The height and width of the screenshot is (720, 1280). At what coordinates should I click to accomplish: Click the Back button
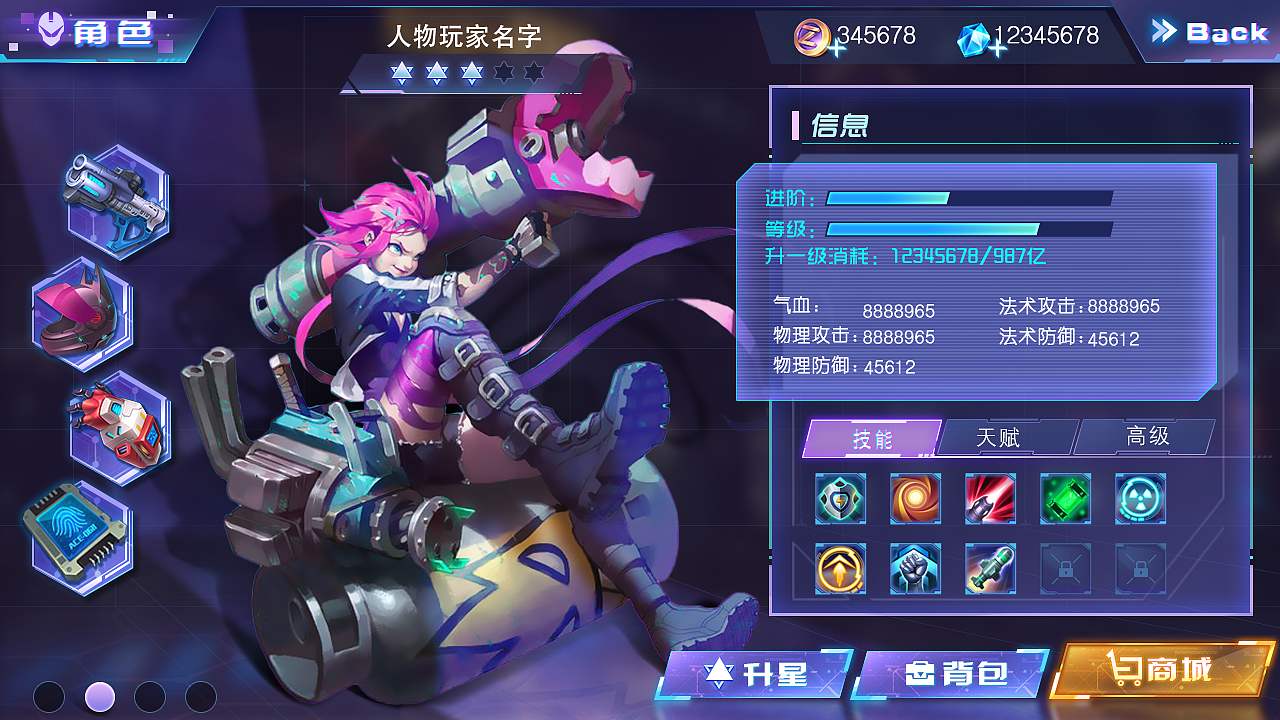pyautogui.click(x=1210, y=32)
